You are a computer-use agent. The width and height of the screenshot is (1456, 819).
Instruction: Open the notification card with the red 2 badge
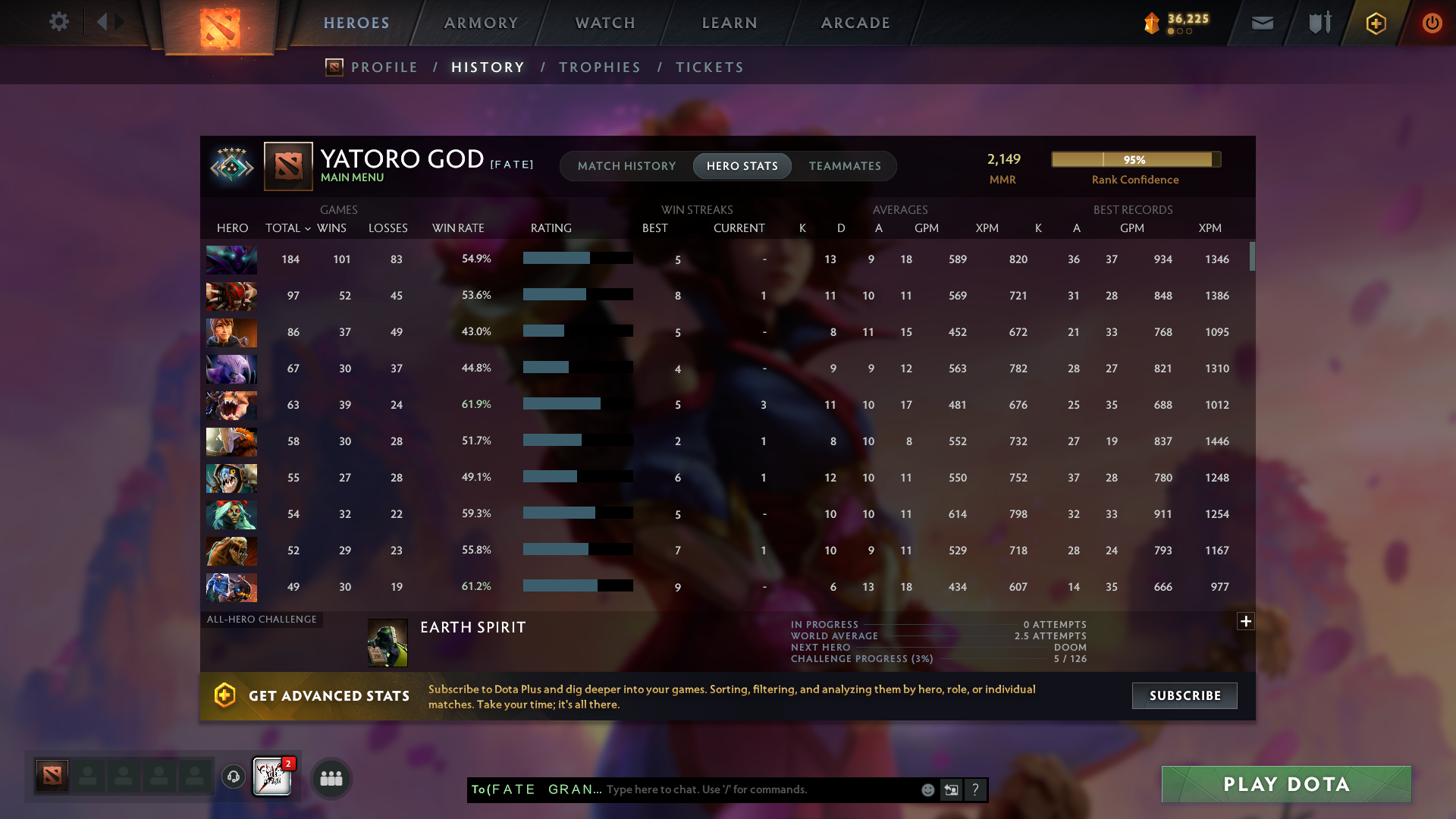272,776
